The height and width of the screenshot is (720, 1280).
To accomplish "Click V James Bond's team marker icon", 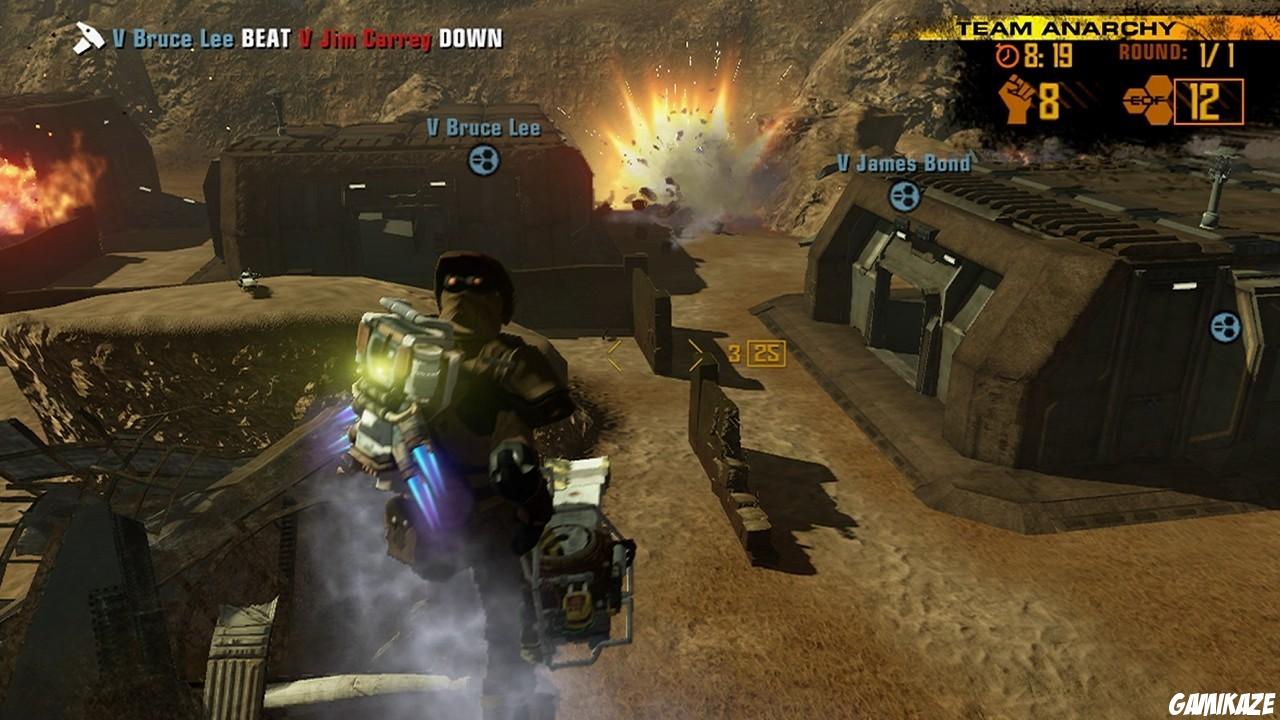I will click(x=905, y=197).
